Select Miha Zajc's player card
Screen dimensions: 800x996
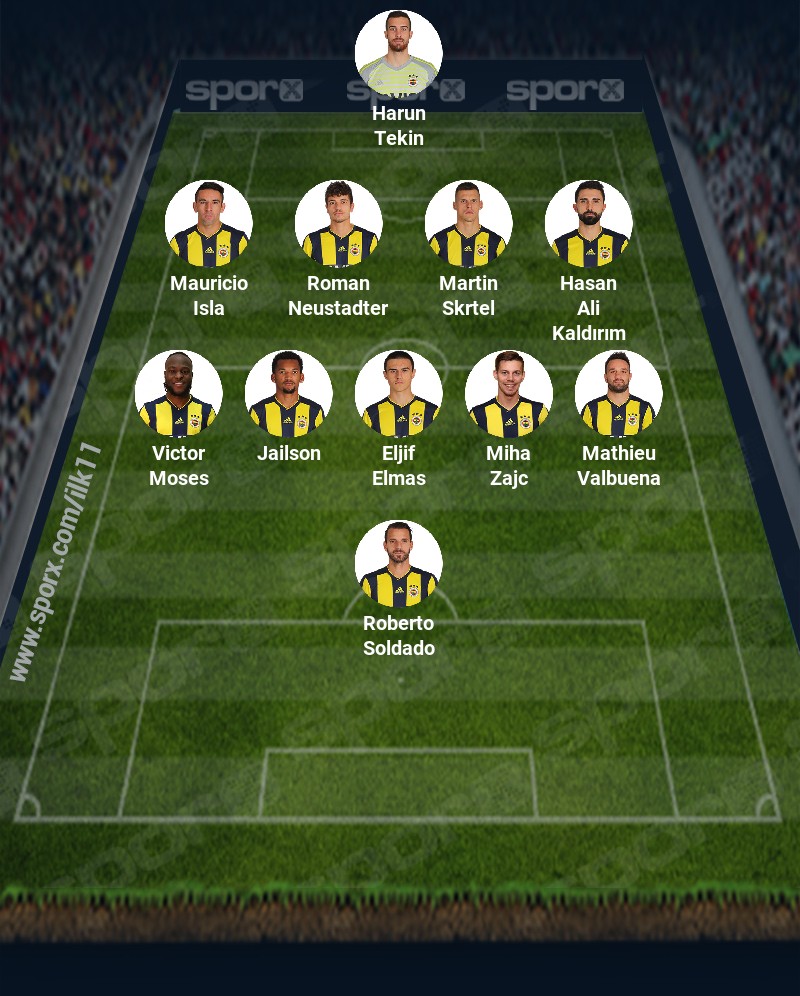point(508,394)
